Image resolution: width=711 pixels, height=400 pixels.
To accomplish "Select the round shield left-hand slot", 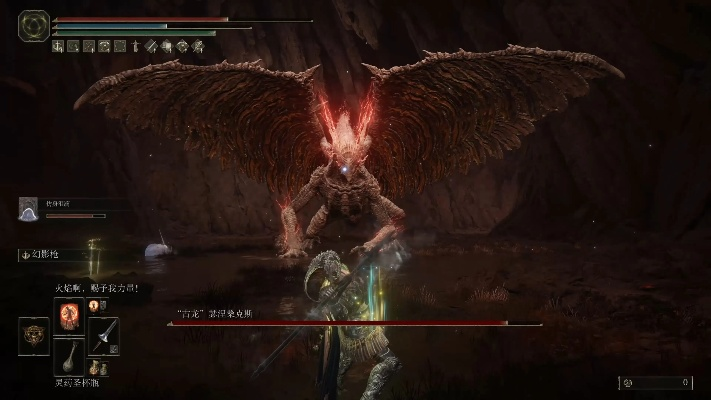I will (34, 335).
